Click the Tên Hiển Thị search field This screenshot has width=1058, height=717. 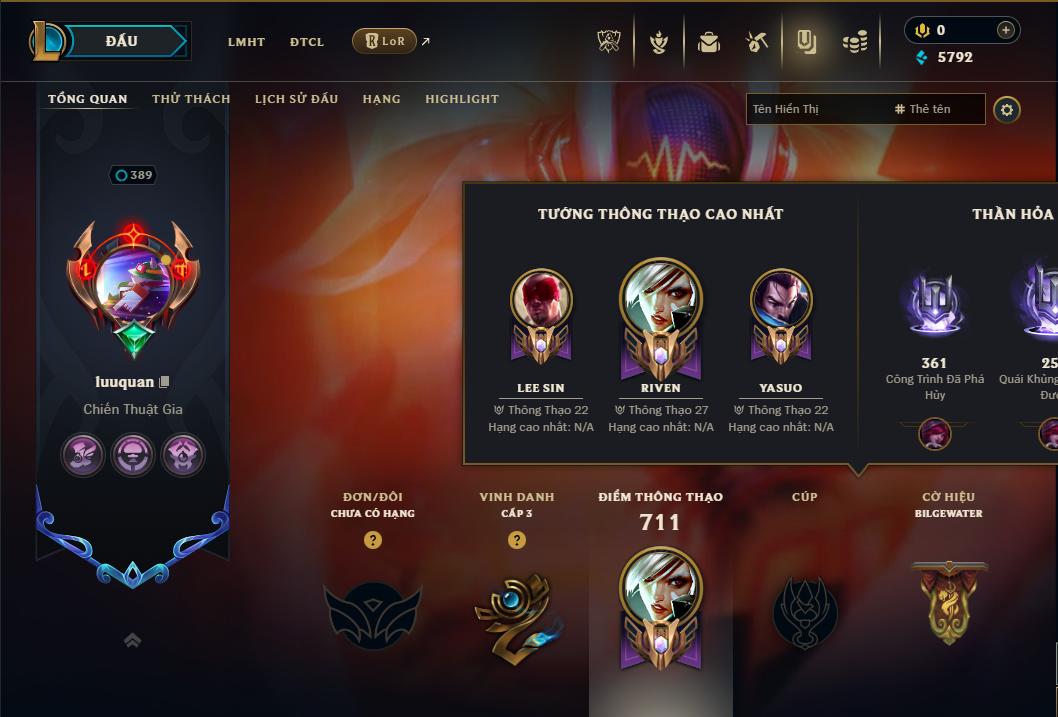pyautogui.click(x=815, y=109)
